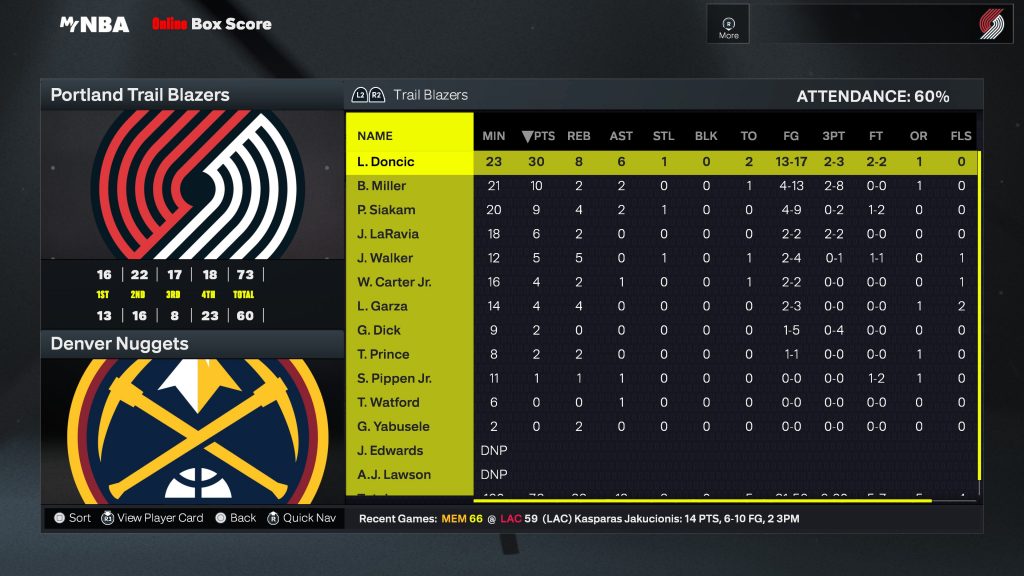
Task: Select L. Doncic's box score row
Action: (385, 162)
